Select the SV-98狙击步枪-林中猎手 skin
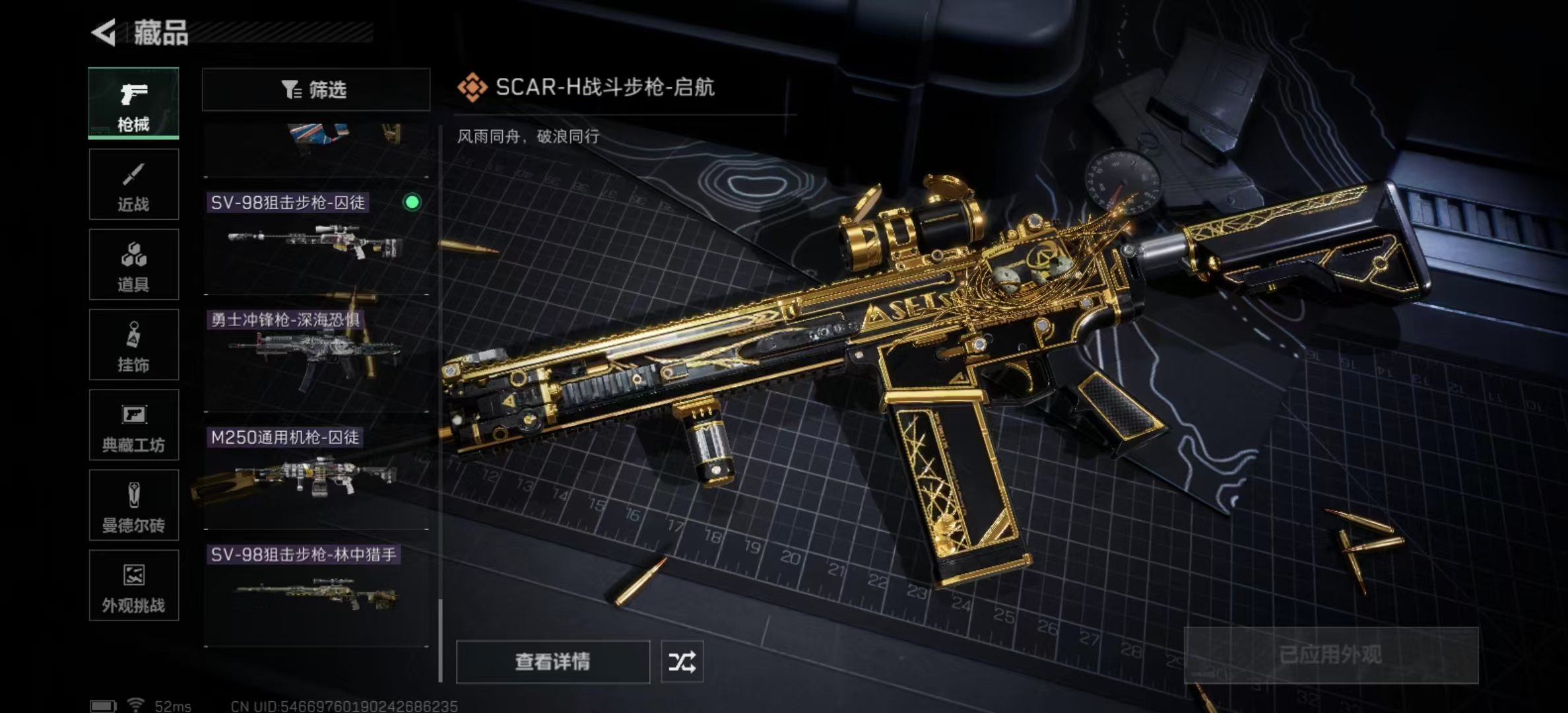1568x713 pixels. click(x=315, y=594)
